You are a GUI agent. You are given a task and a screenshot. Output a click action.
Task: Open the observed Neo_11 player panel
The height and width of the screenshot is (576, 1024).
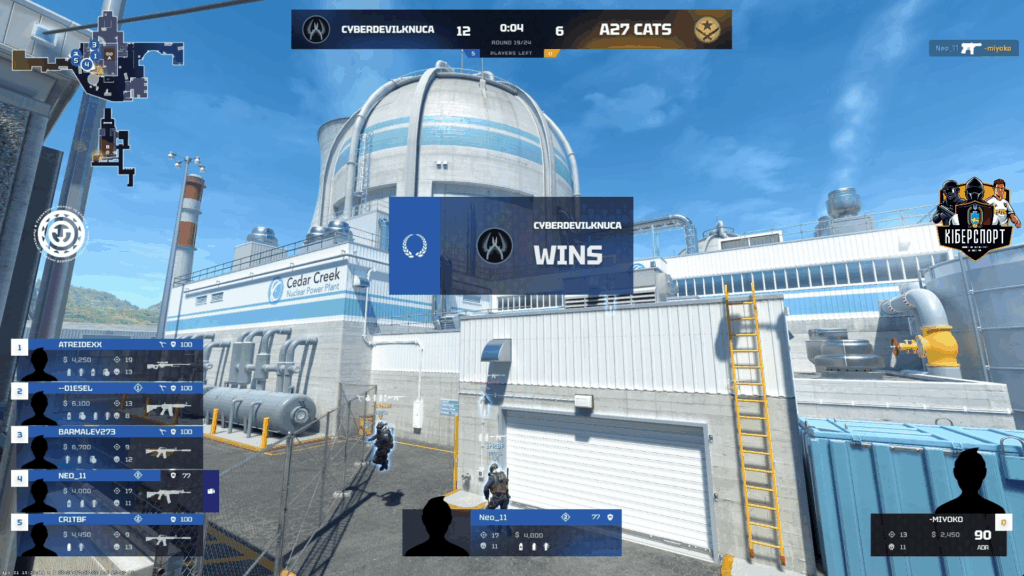[512, 532]
